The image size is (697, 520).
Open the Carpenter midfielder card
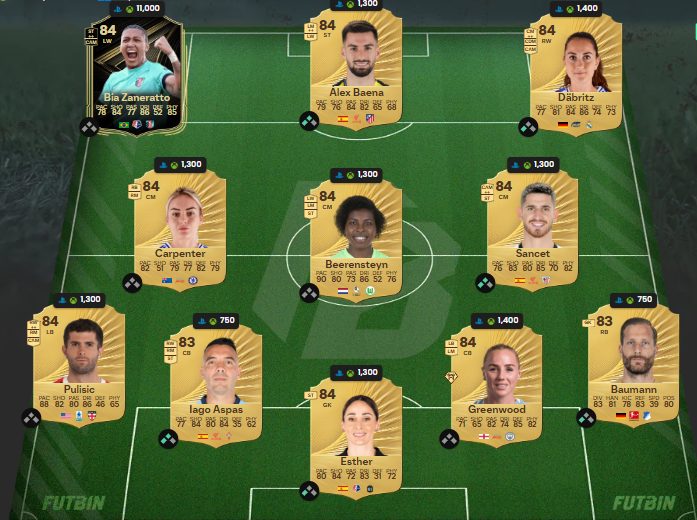181,226
